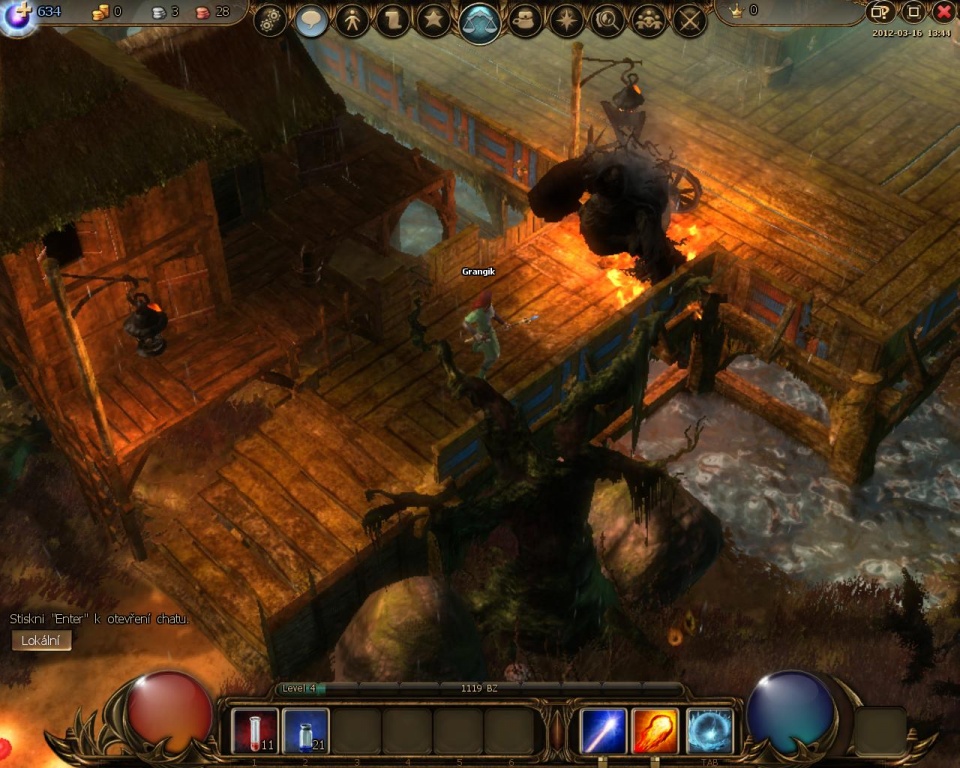The height and width of the screenshot is (768, 960).
Task: Use the red health potion slot
Action: coord(255,731)
